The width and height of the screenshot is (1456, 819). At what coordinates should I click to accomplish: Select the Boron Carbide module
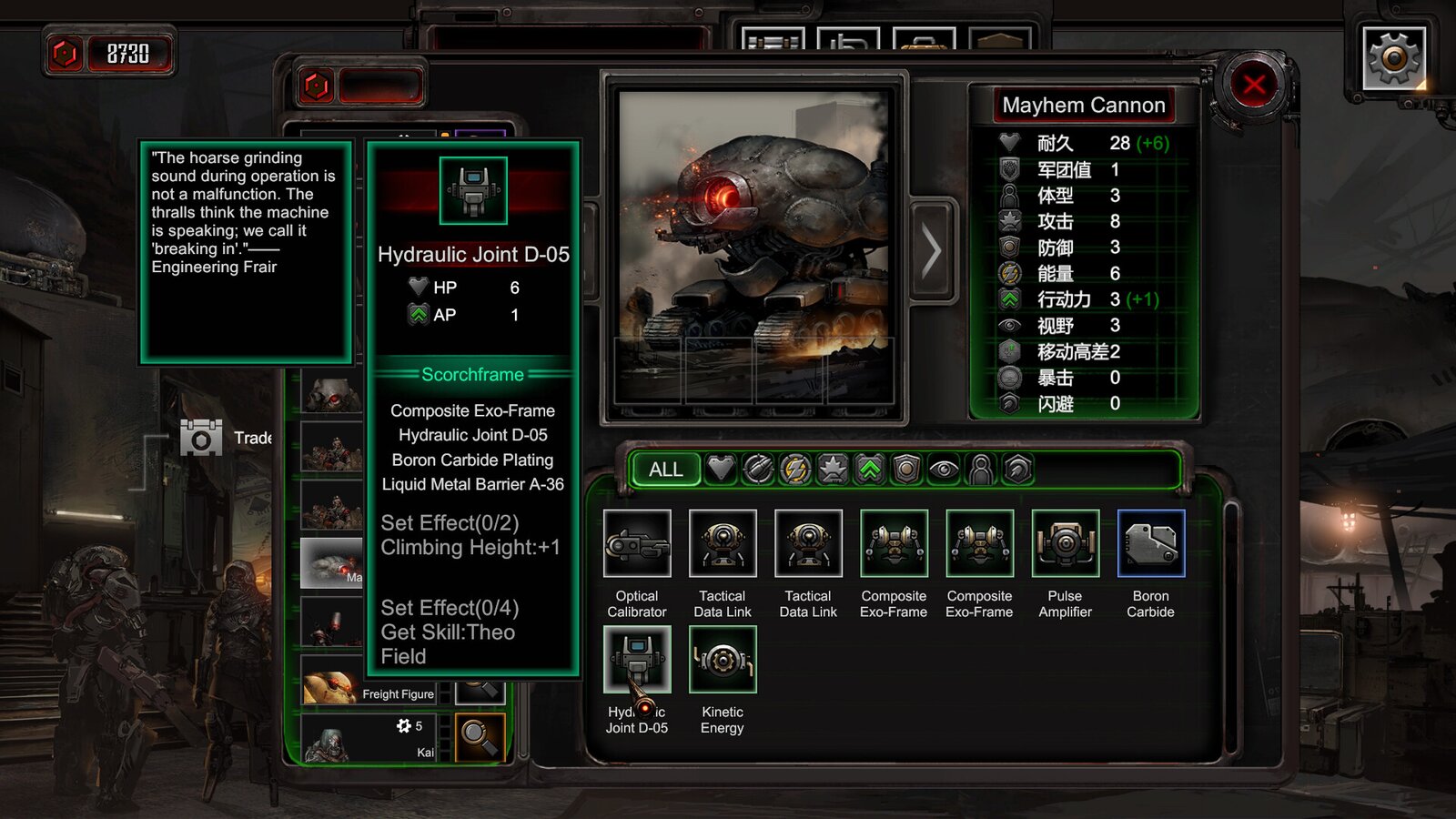coord(1151,544)
